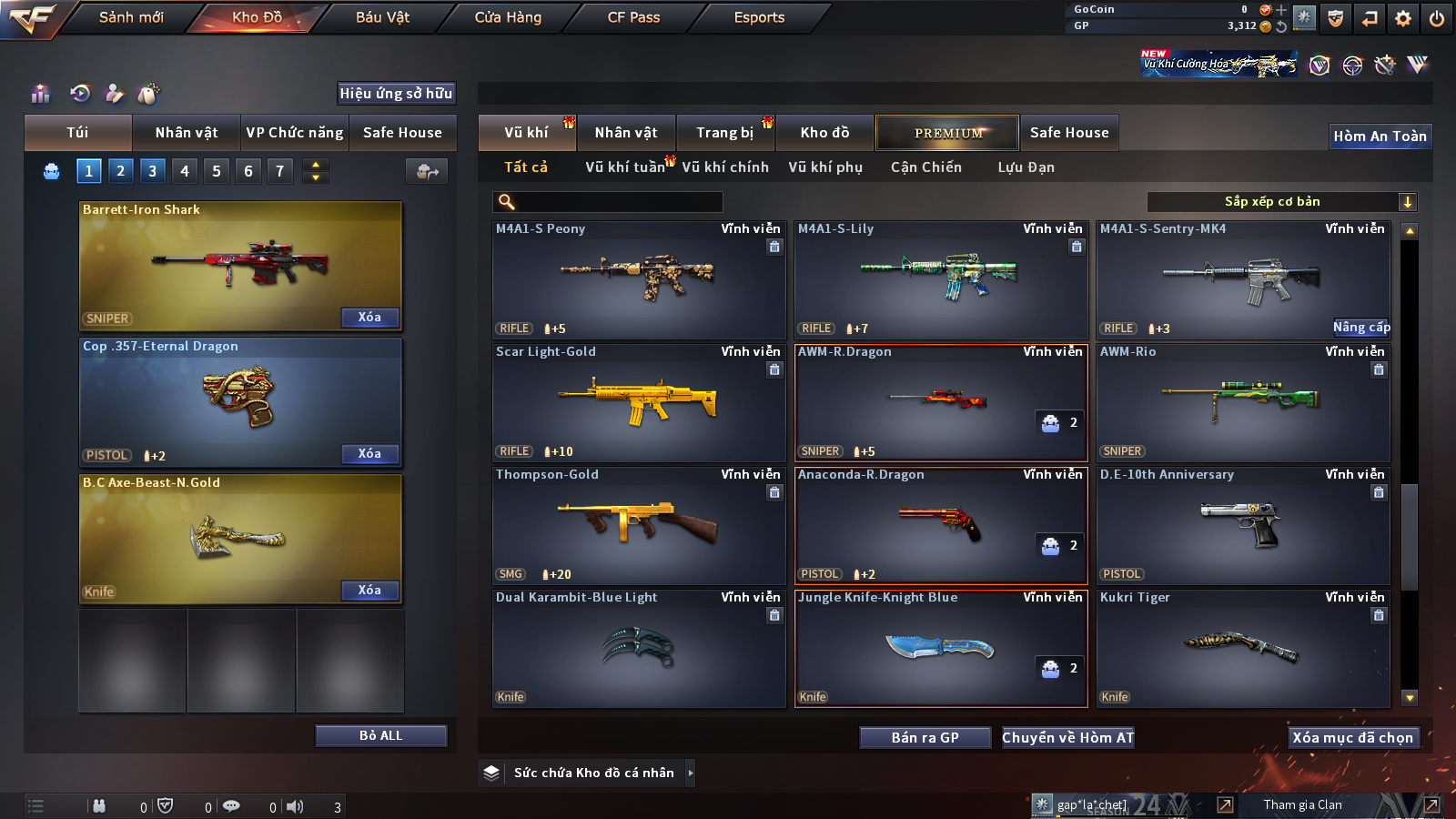
Task: Select the Scar Light-Gold rifle
Action: pyautogui.click(x=637, y=402)
